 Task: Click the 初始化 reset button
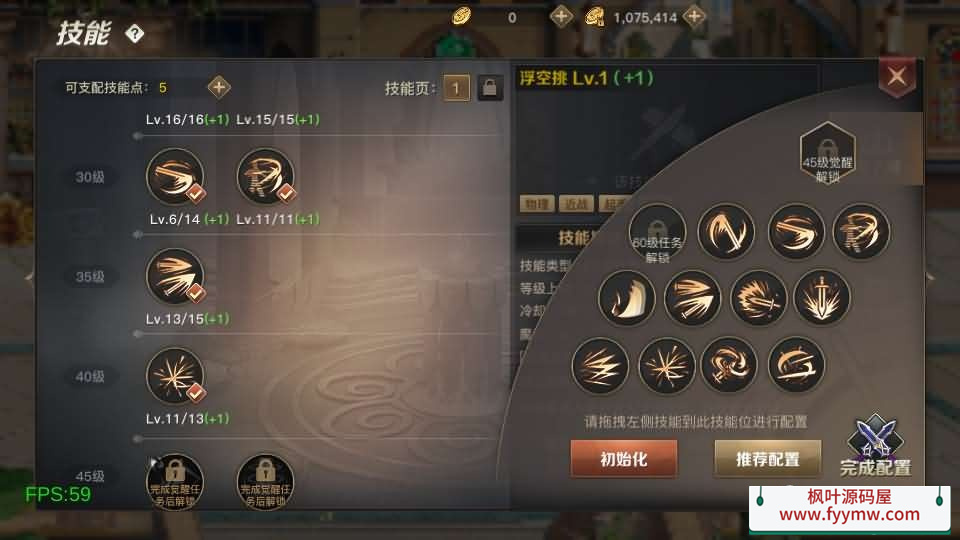[x=624, y=459]
